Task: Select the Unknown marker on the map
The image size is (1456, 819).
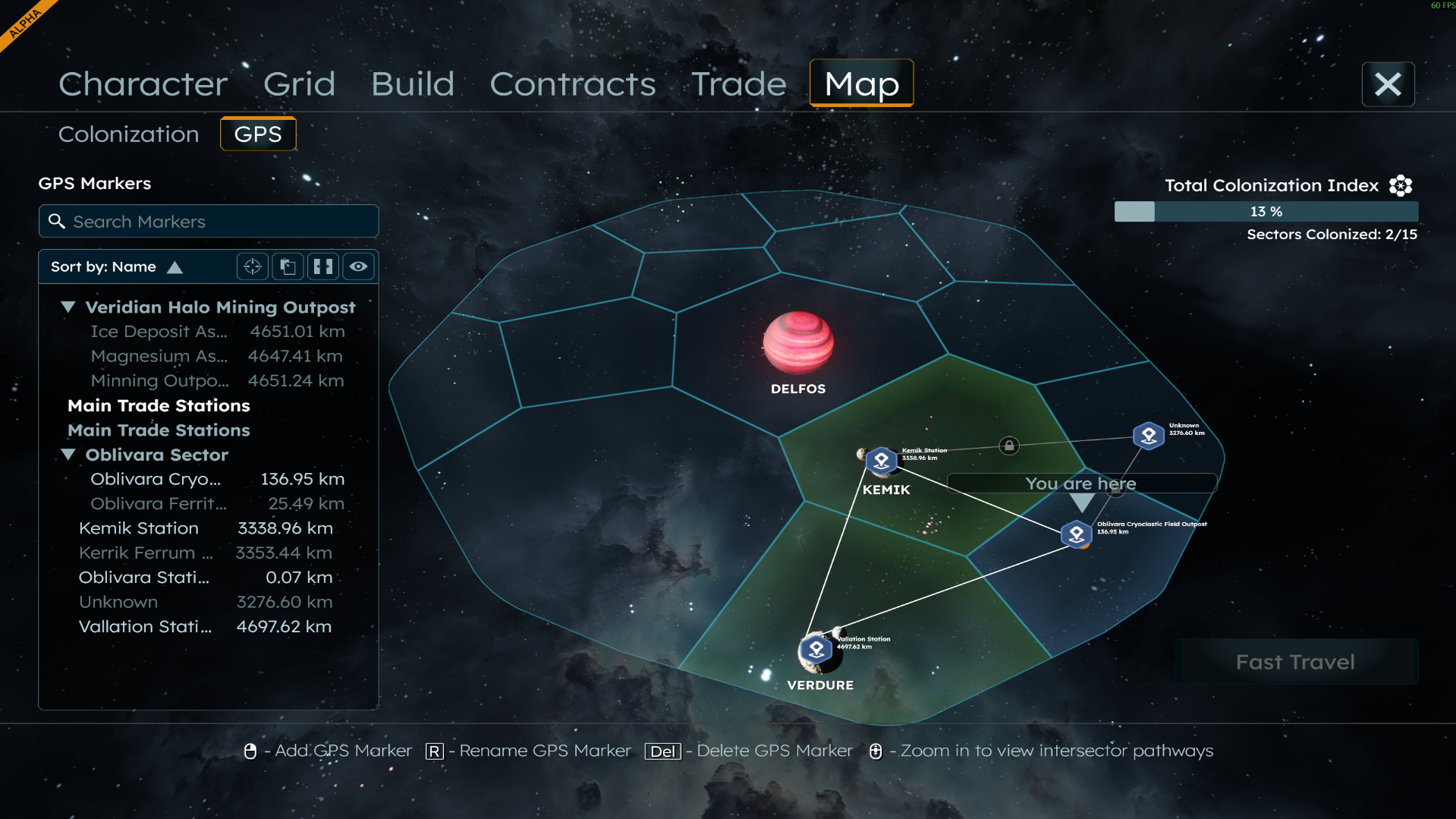Action: [x=1148, y=436]
